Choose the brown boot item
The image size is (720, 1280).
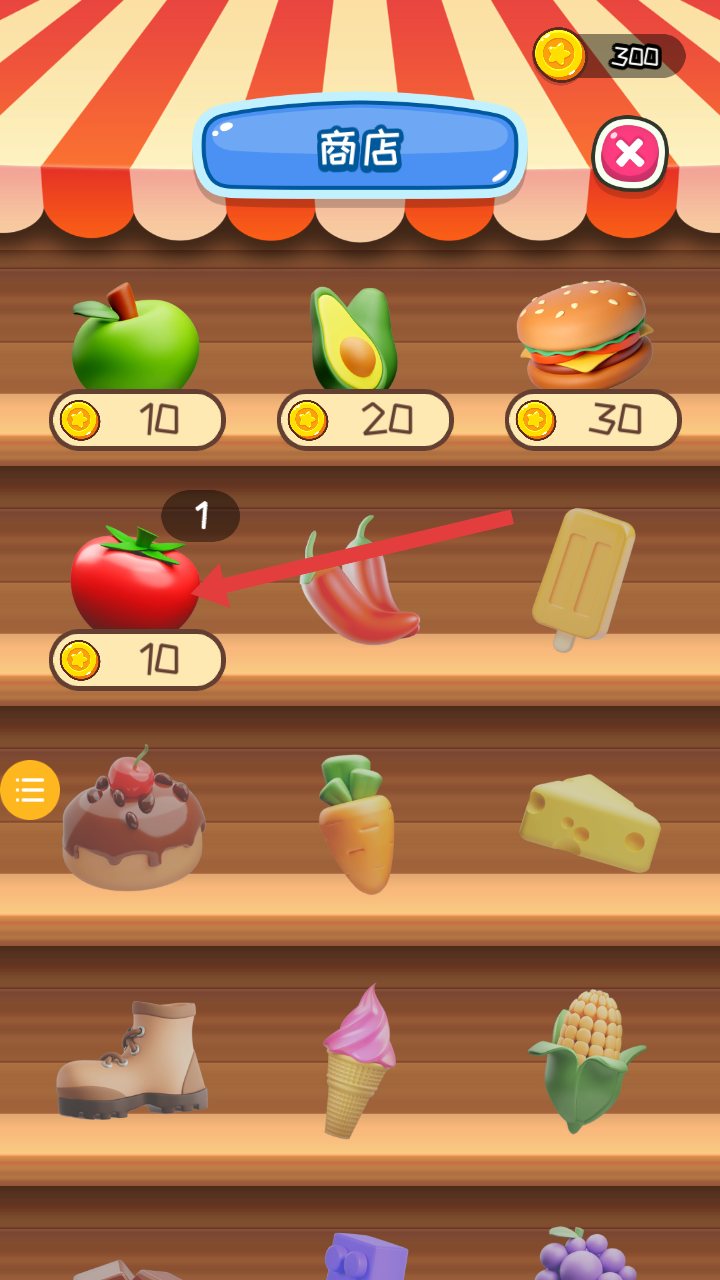[x=132, y=1058]
